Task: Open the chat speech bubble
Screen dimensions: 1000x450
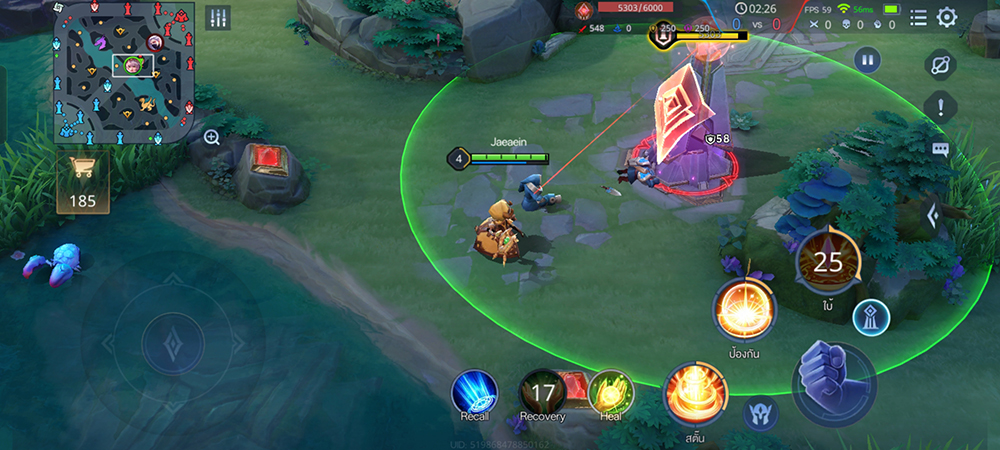Action: (x=940, y=149)
